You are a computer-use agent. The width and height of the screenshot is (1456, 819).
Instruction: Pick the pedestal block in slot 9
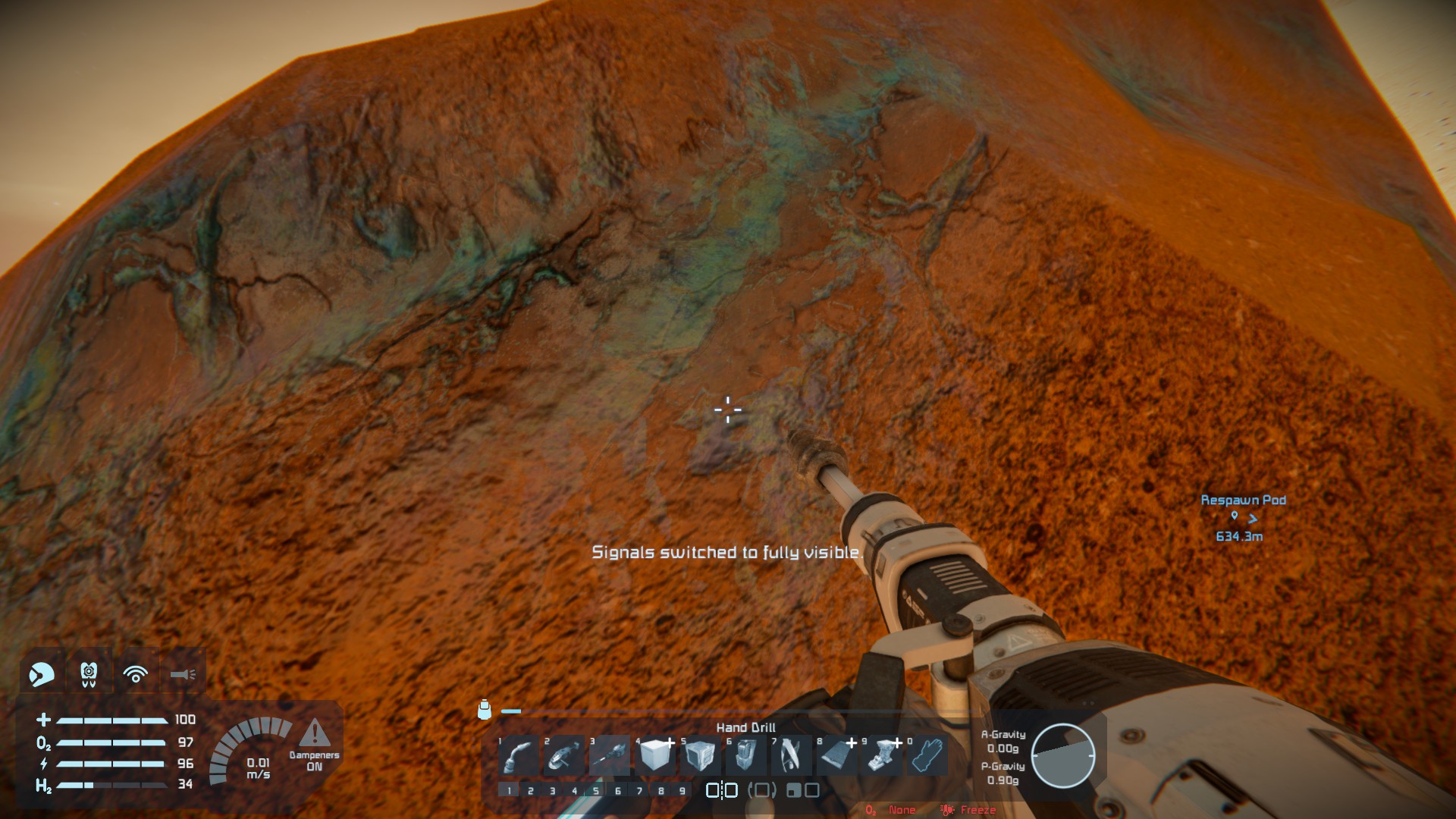click(881, 755)
